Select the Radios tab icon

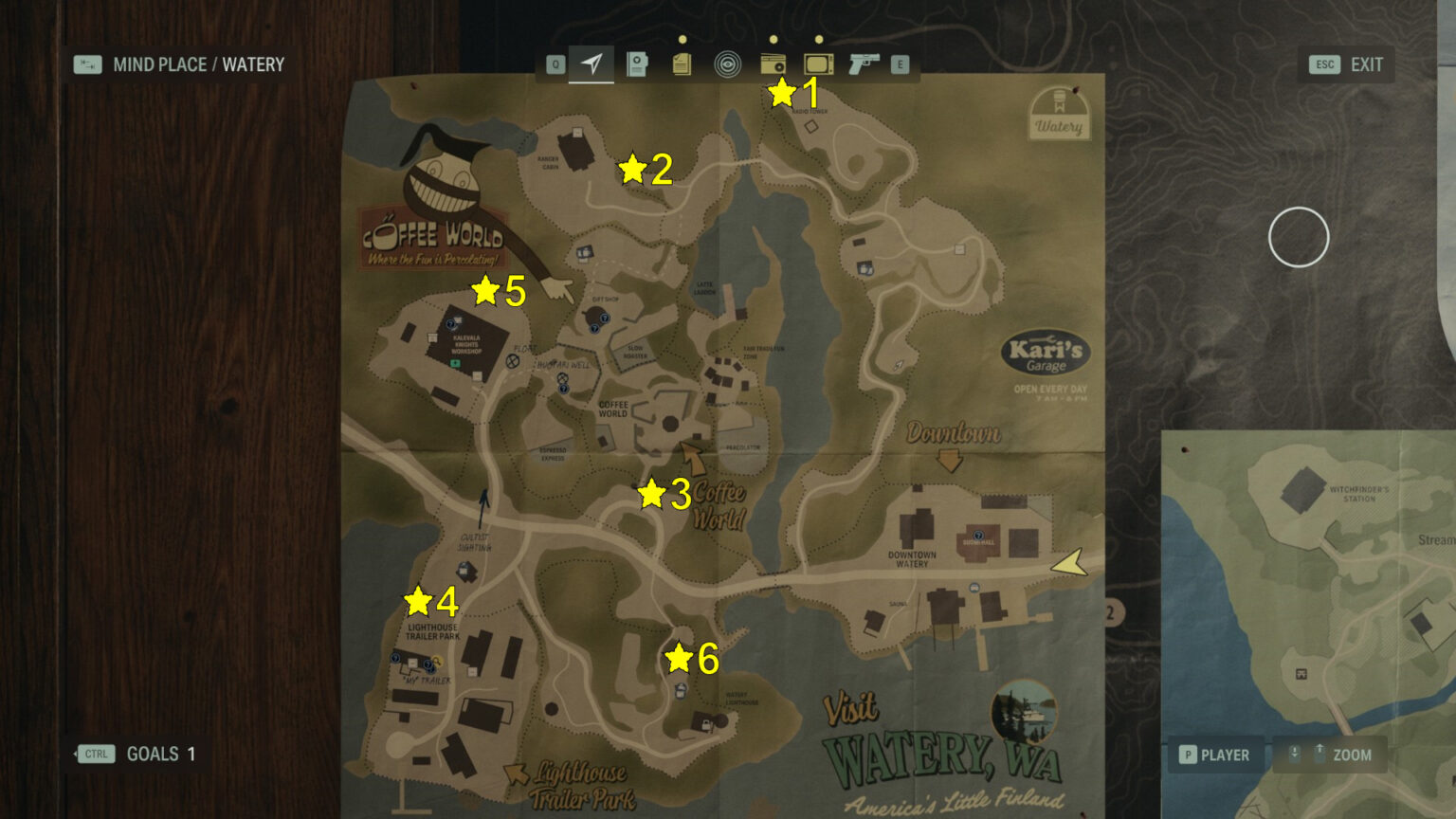click(774, 64)
